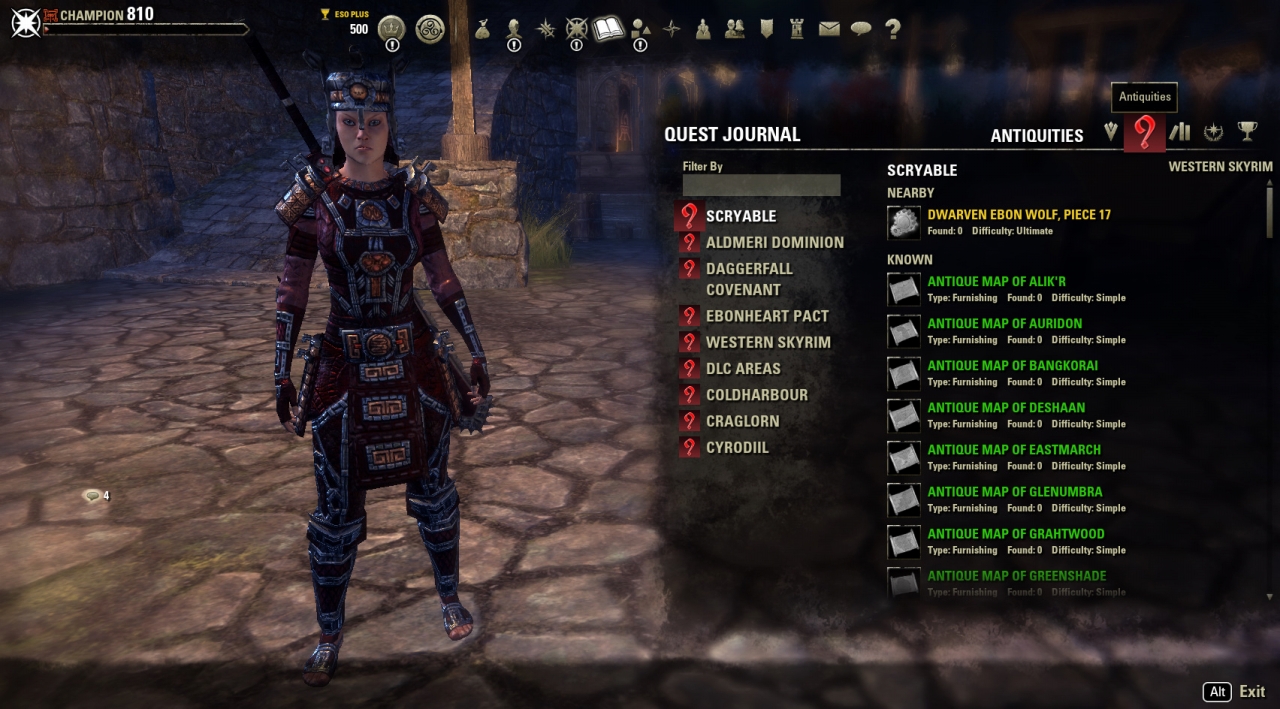Open the Help question mark menu
This screenshot has width=1280, height=709.
893,29
